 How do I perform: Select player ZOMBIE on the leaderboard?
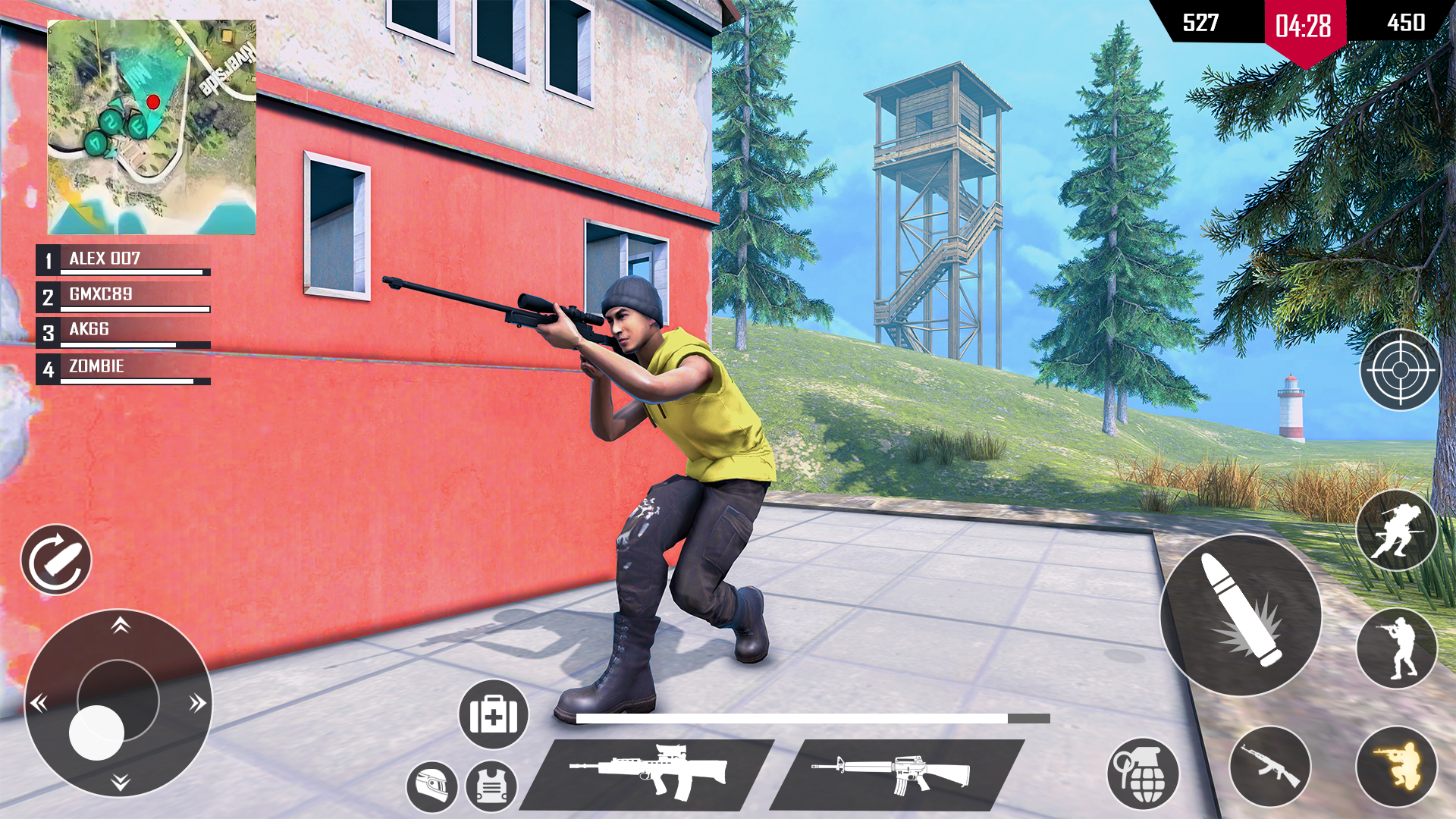121,366
